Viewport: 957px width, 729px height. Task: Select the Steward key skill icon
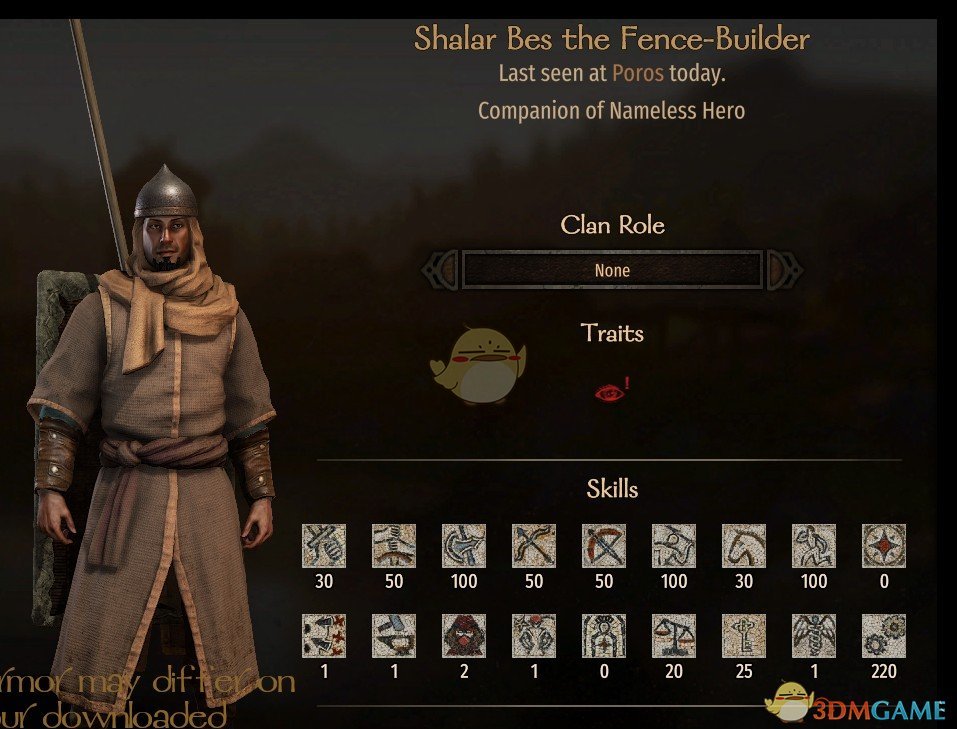(x=744, y=636)
